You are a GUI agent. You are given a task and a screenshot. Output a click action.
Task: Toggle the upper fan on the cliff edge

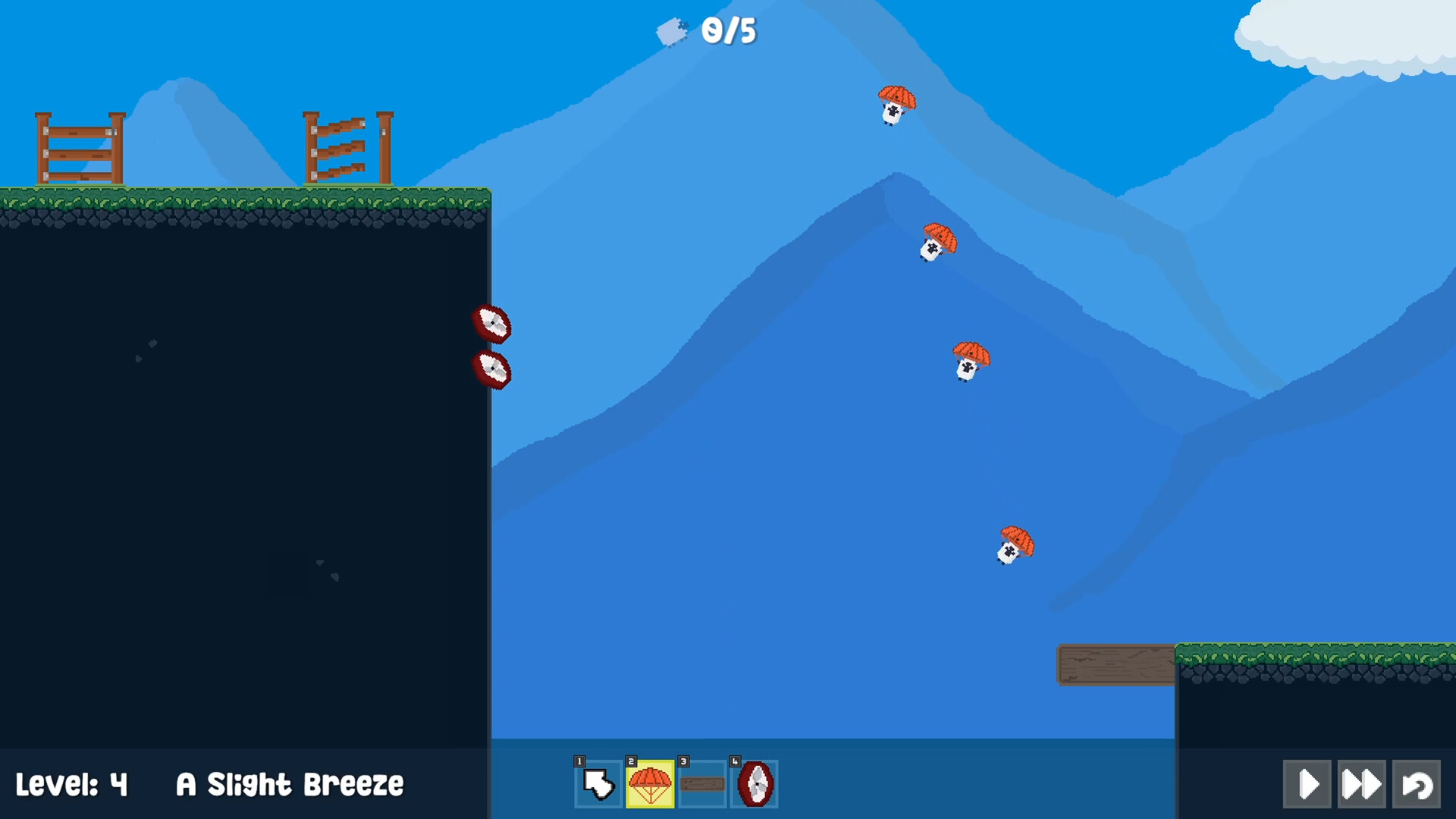tap(492, 325)
